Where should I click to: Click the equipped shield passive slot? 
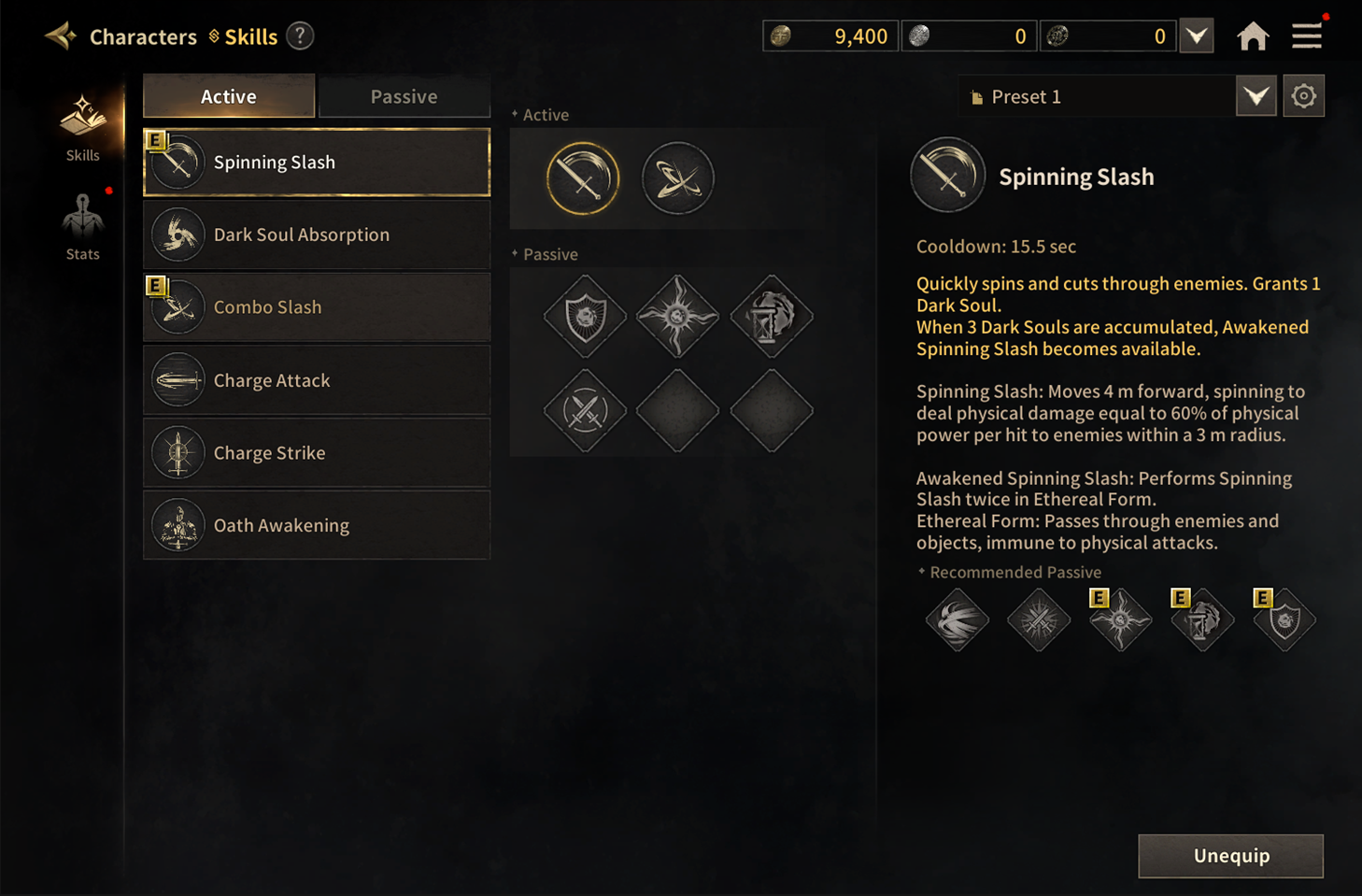pyautogui.click(x=585, y=317)
